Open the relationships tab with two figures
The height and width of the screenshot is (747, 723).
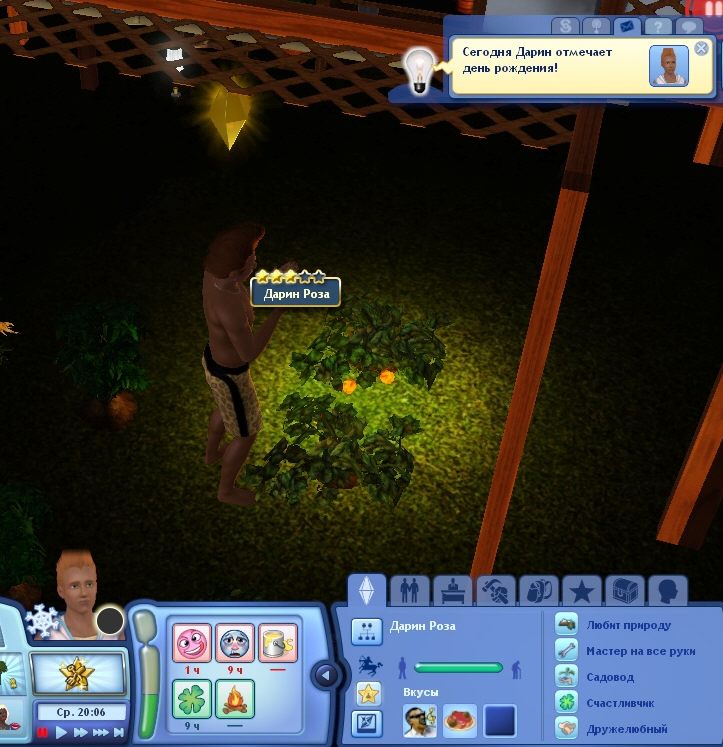click(x=408, y=590)
